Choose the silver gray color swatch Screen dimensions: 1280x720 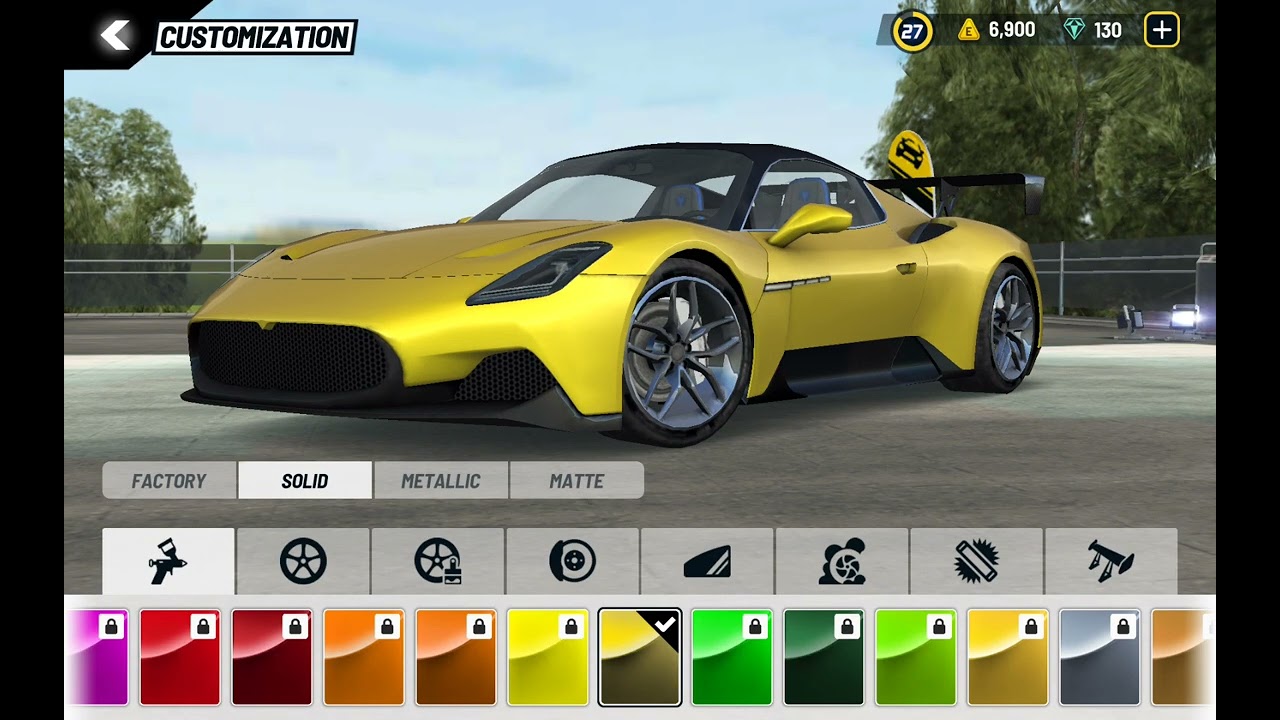(x=1100, y=658)
